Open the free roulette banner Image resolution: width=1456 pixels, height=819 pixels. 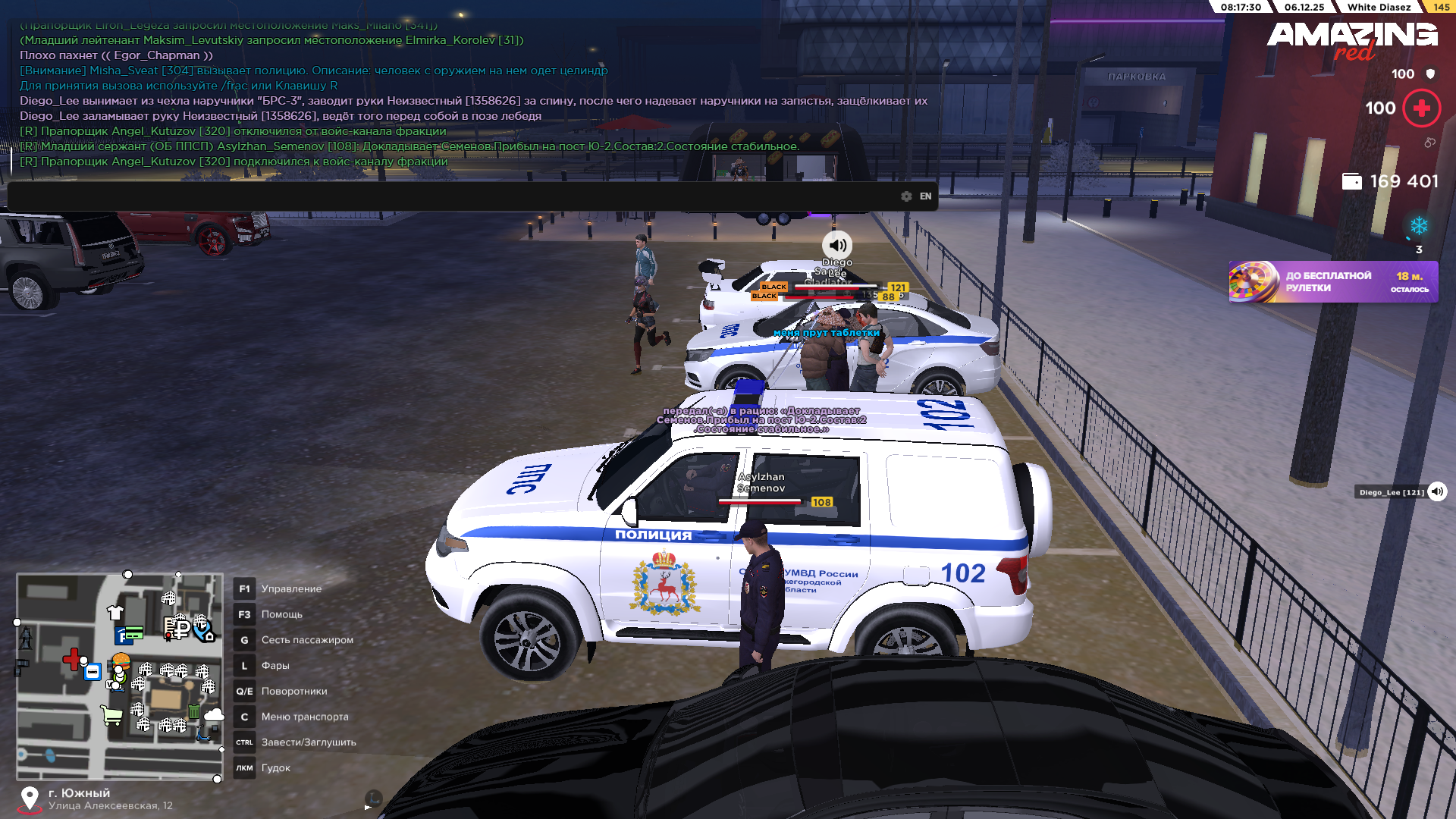point(1333,282)
